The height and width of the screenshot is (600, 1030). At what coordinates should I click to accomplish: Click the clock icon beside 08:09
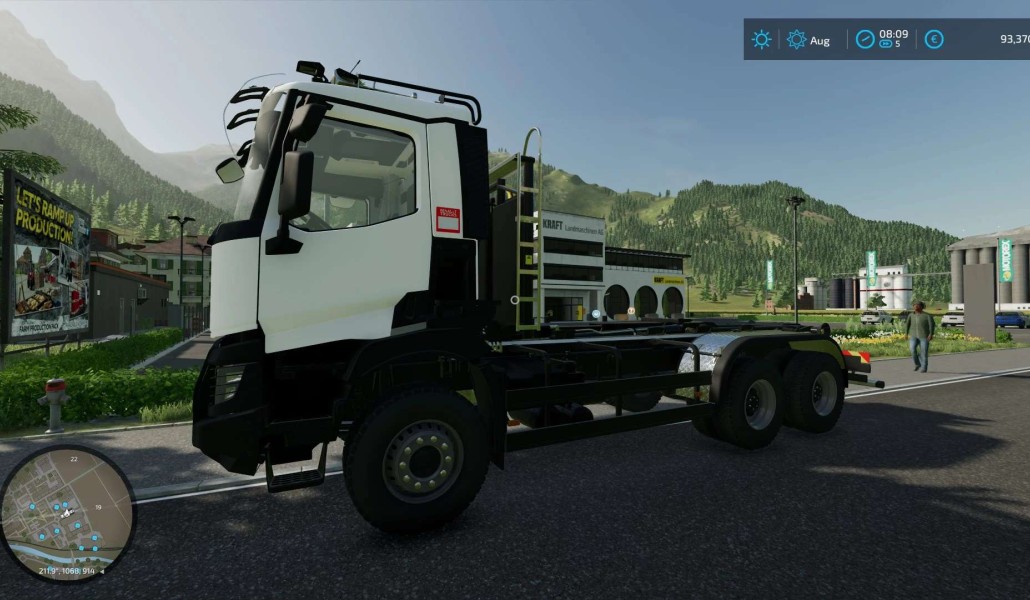pyautogui.click(x=866, y=40)
